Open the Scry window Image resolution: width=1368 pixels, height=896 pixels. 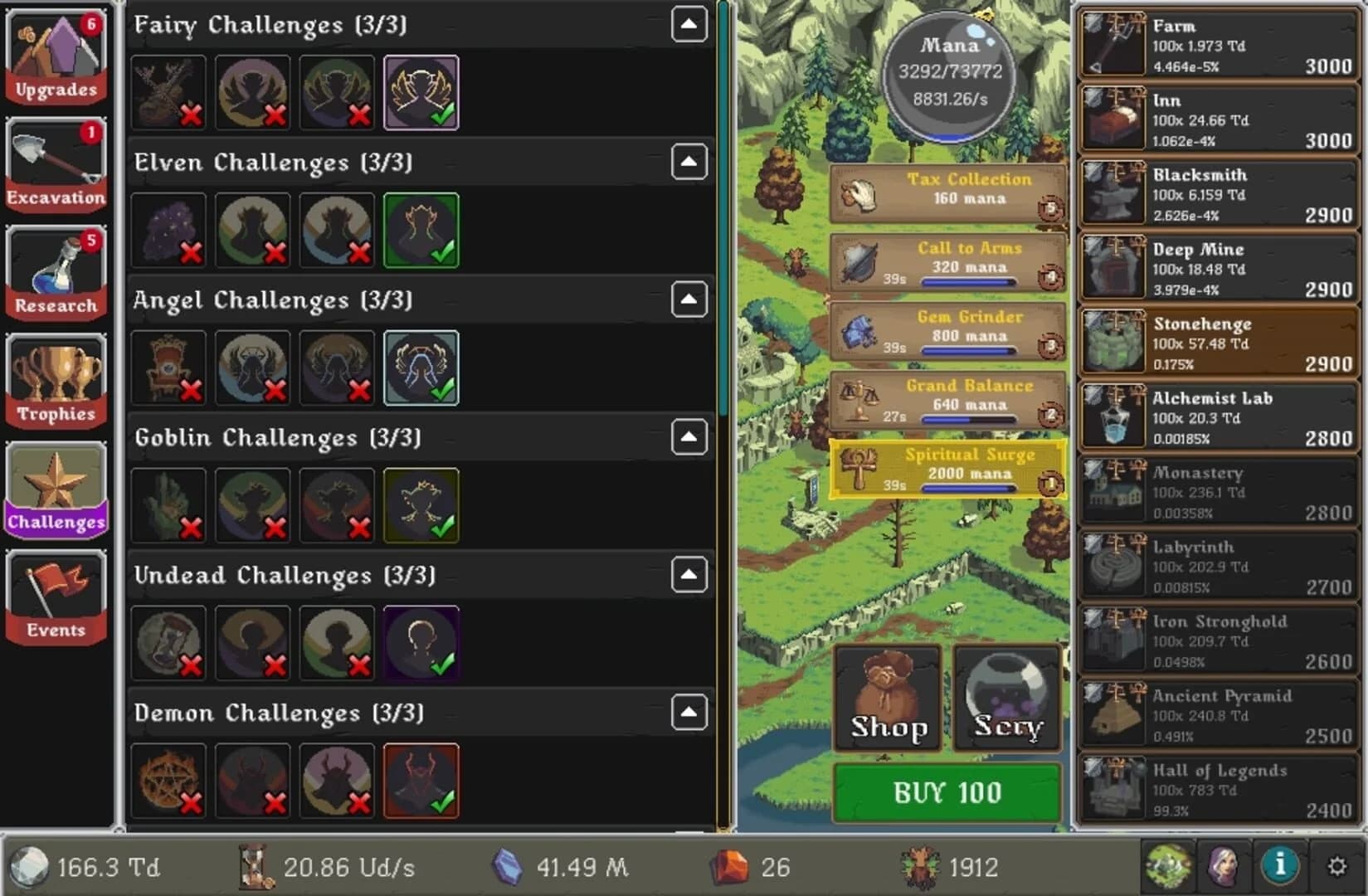click(x=1005, y=699)
